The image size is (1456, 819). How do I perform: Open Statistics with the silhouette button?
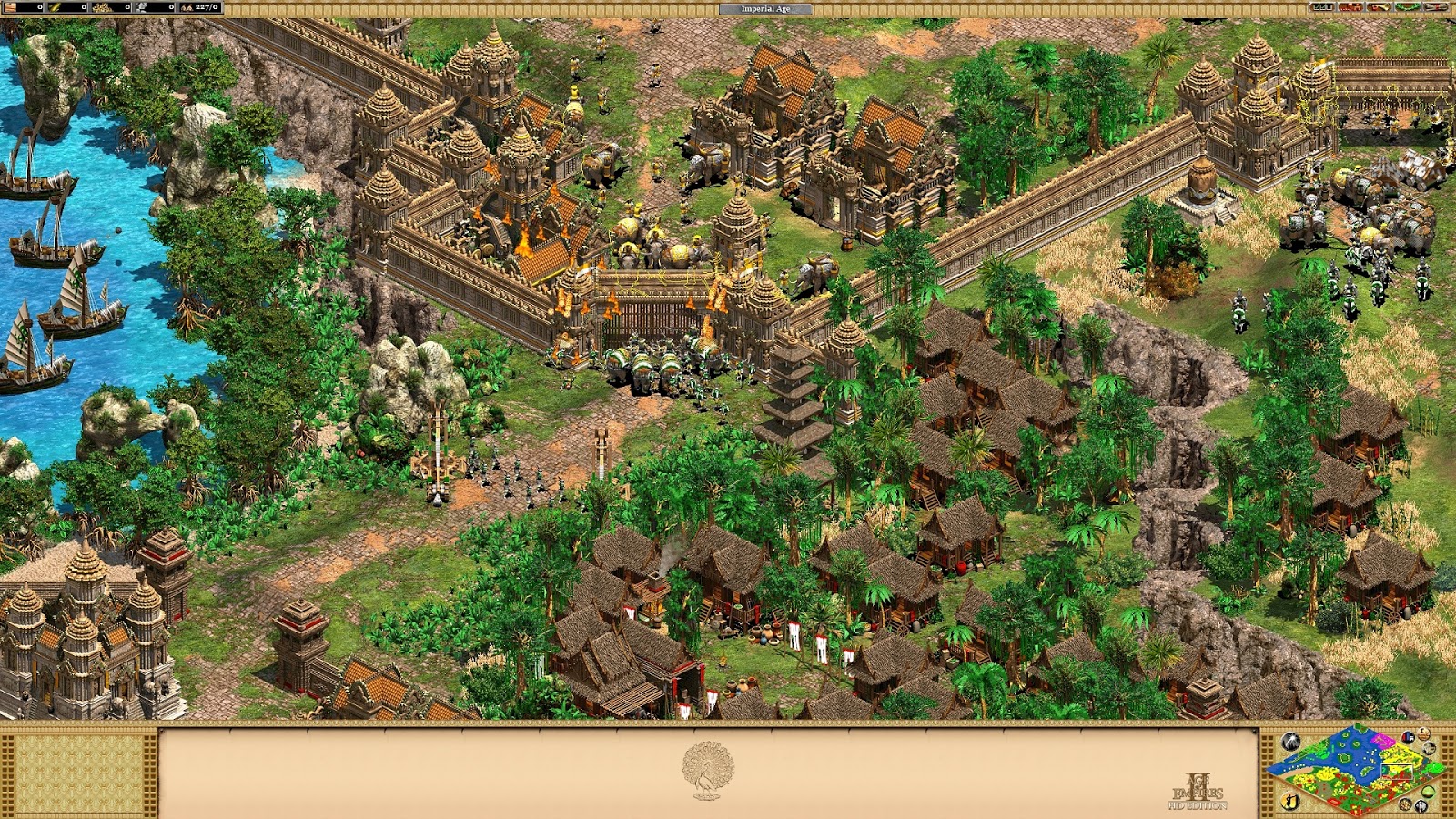(1290, 802)
